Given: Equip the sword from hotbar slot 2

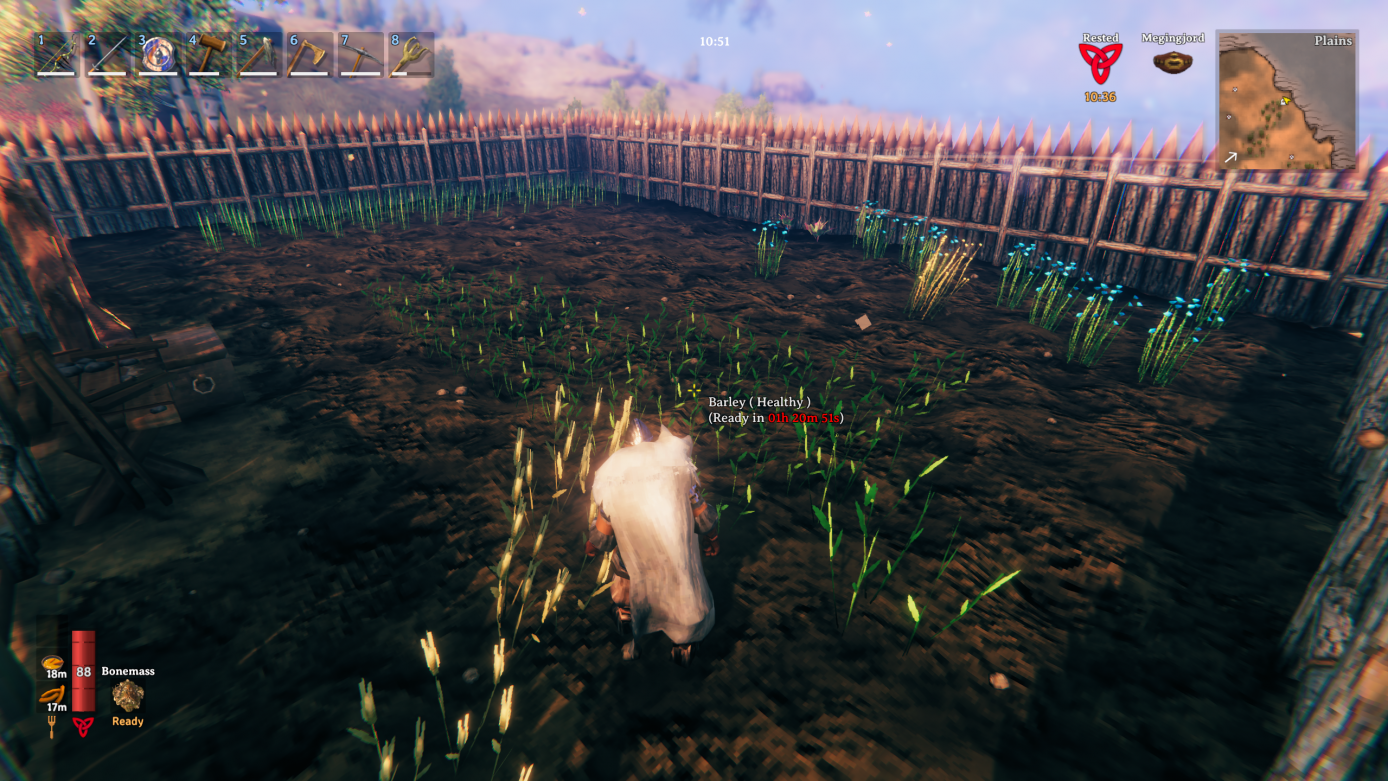Looking at the screenshot, I should (x=105, y=55).
